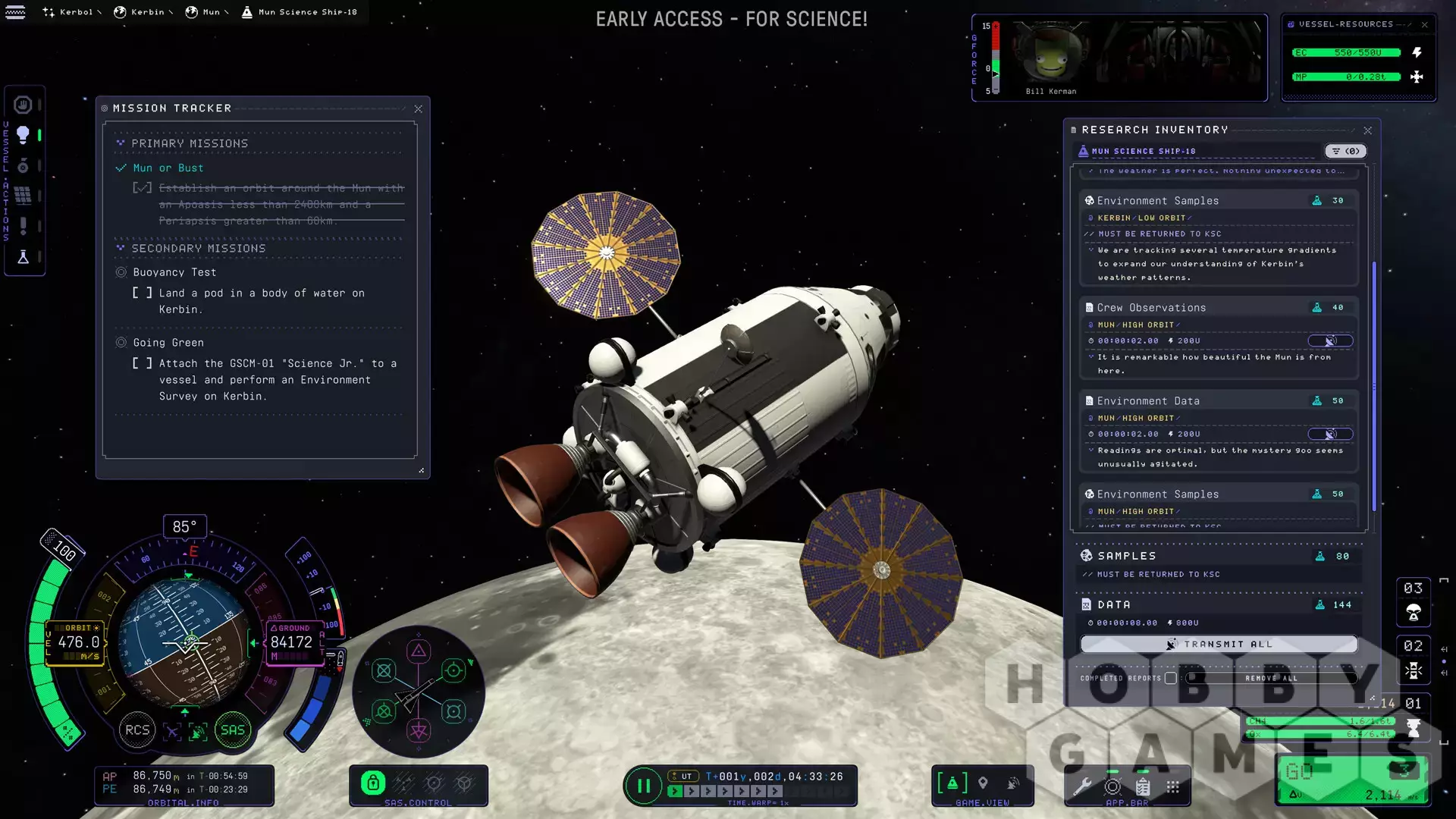Toggle SAS on the navball

[x=232, y=730]
